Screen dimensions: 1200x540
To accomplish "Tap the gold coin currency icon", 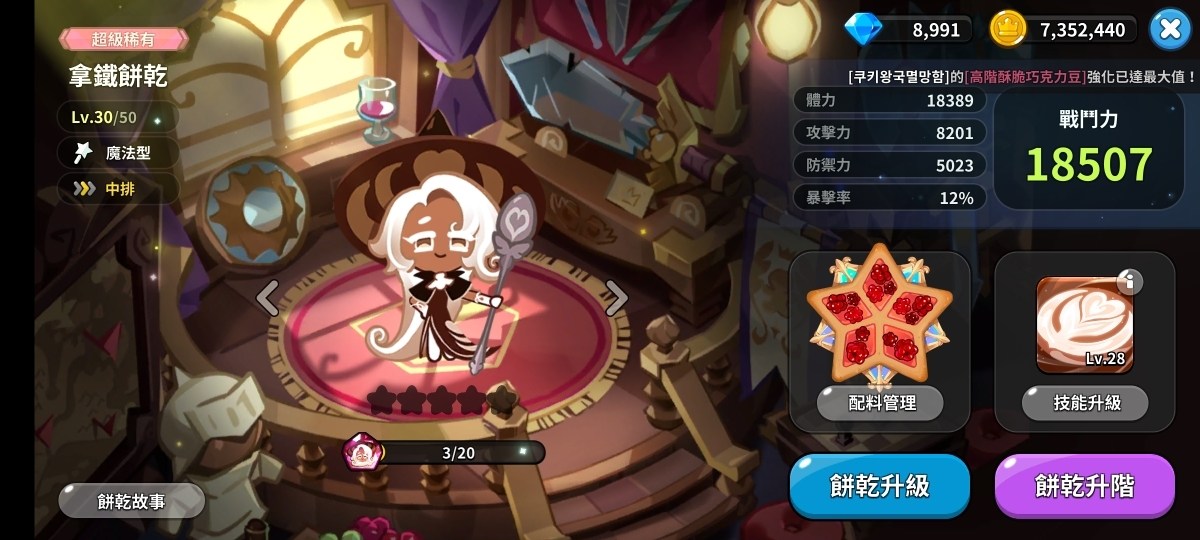I will 1007,29.
